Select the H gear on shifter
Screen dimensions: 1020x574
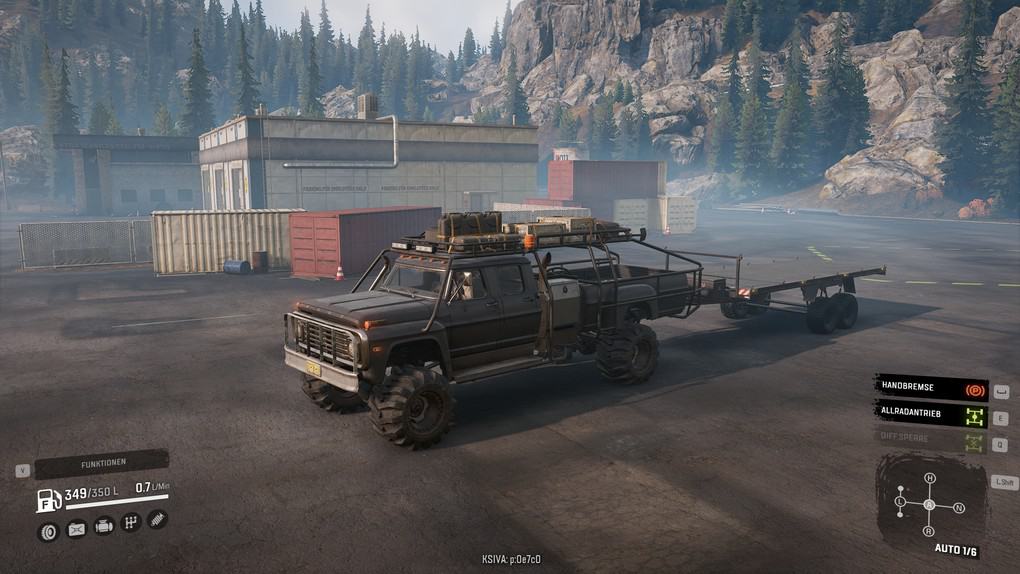coord(929,479)
